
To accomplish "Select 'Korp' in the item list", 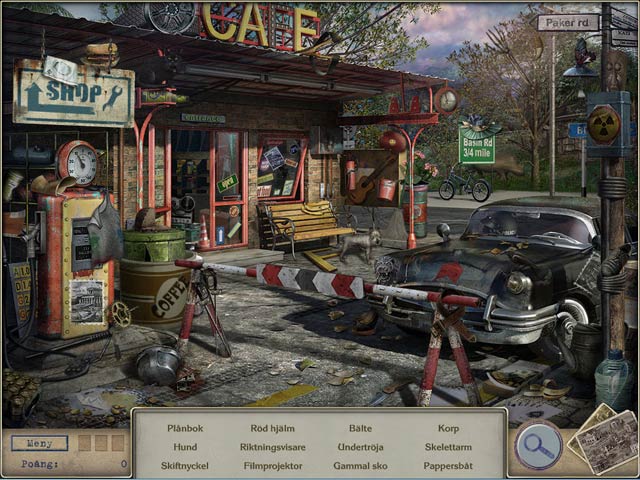I will point(448,428).
